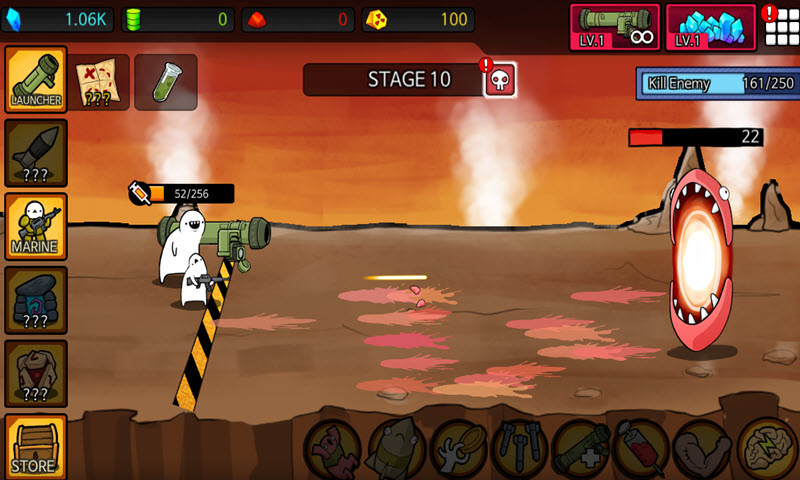Select the locked missile slot

36,152
